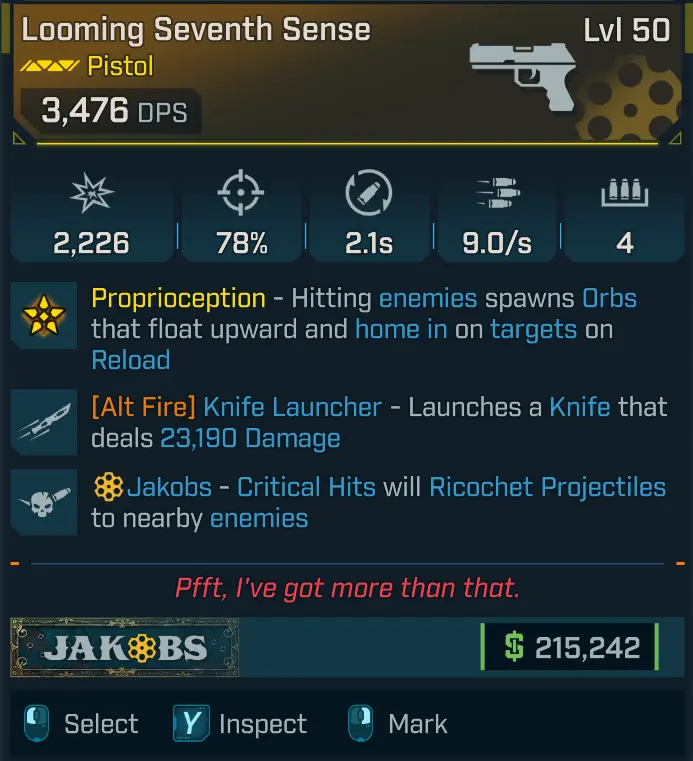Click the Jakobs manufacturer logo banner
The image size is (693, 761).
pos(125,647)
